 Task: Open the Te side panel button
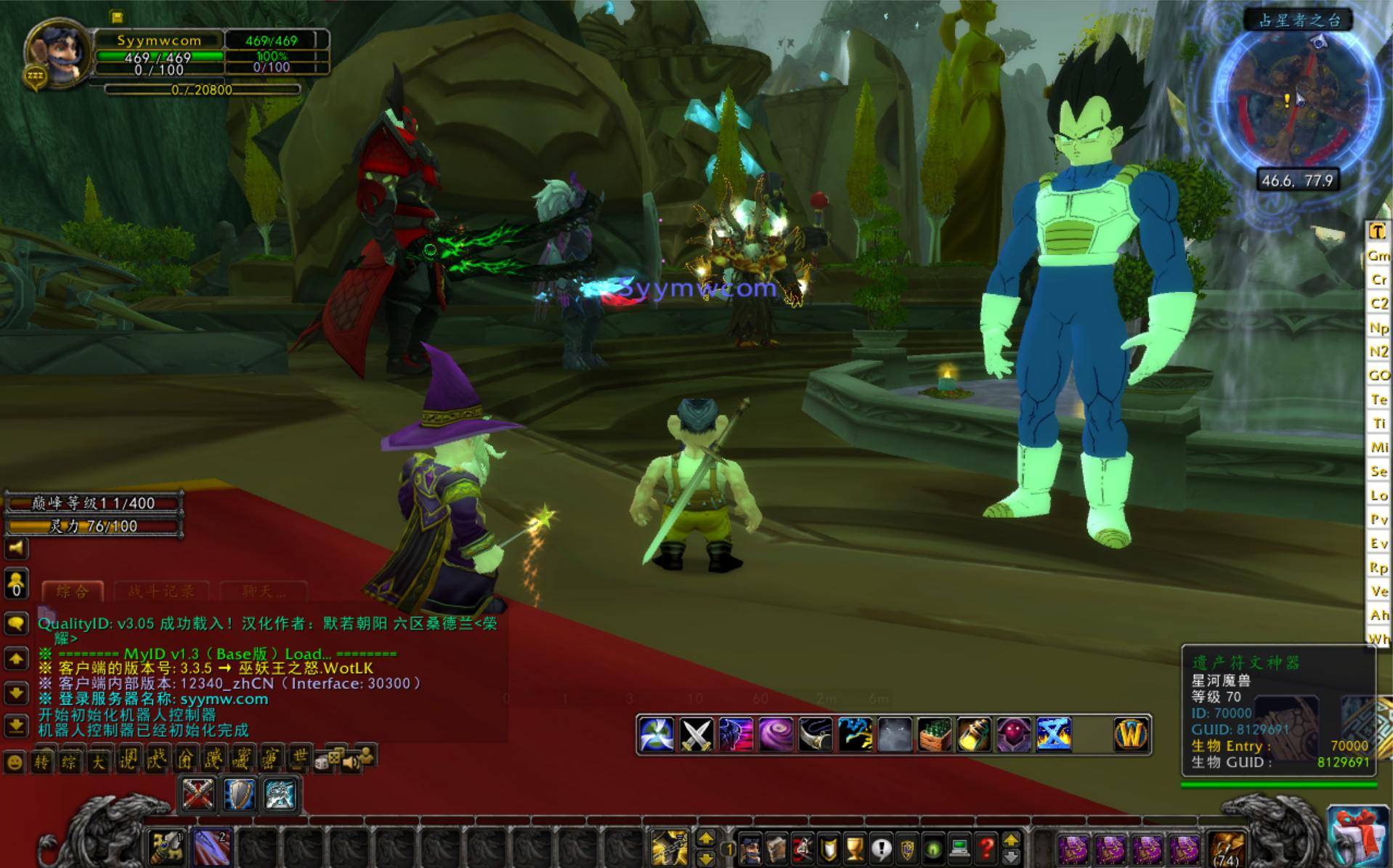(x=1378, y=399)
